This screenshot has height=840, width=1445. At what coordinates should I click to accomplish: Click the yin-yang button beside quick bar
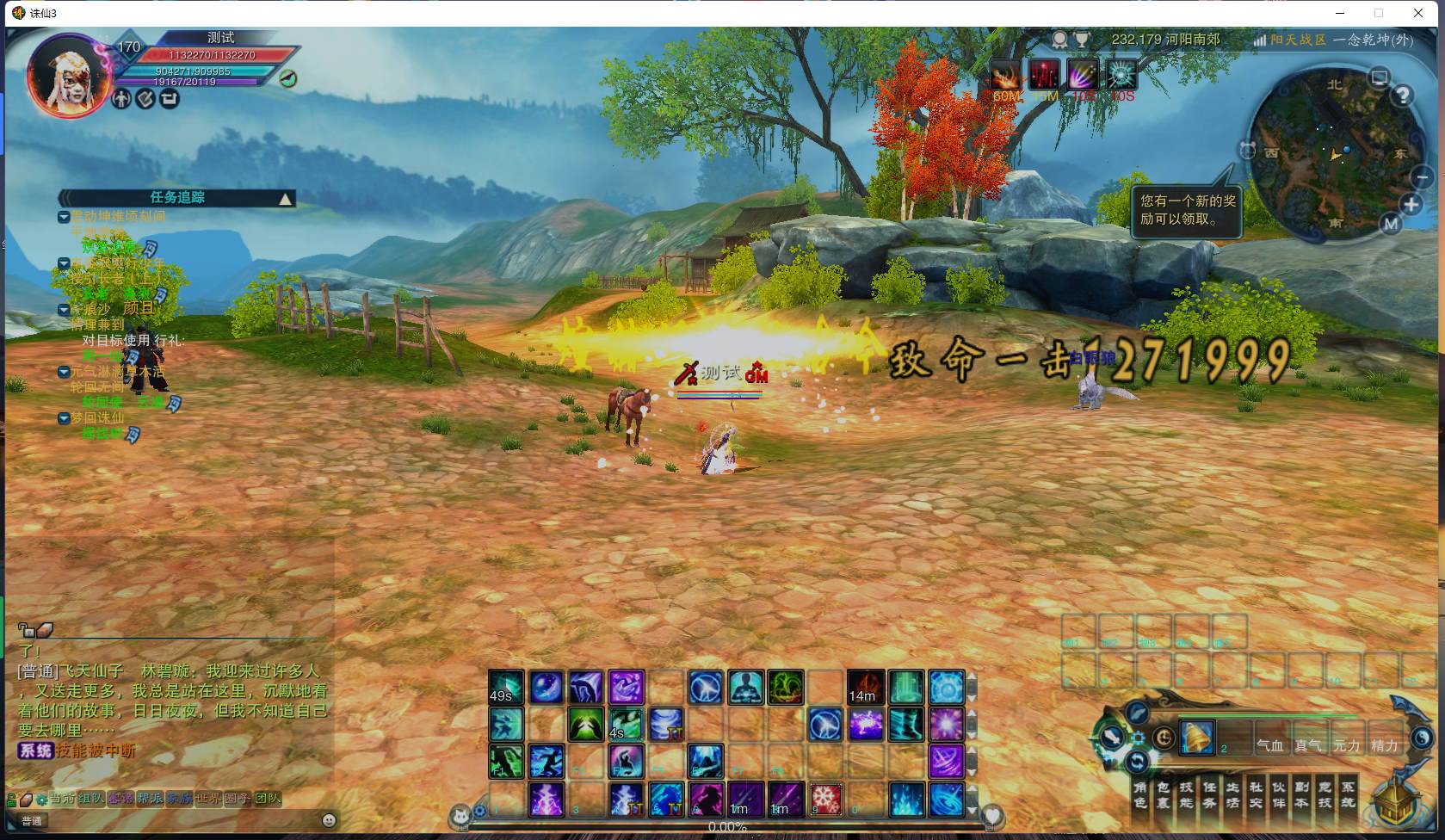point(1421,738)
